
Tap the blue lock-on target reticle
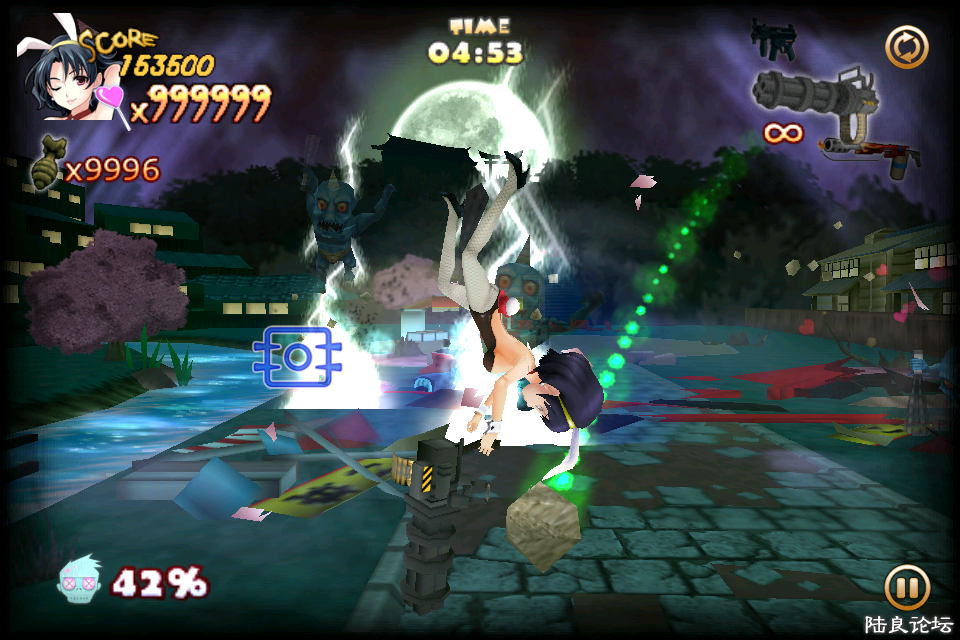click(297, 356)
